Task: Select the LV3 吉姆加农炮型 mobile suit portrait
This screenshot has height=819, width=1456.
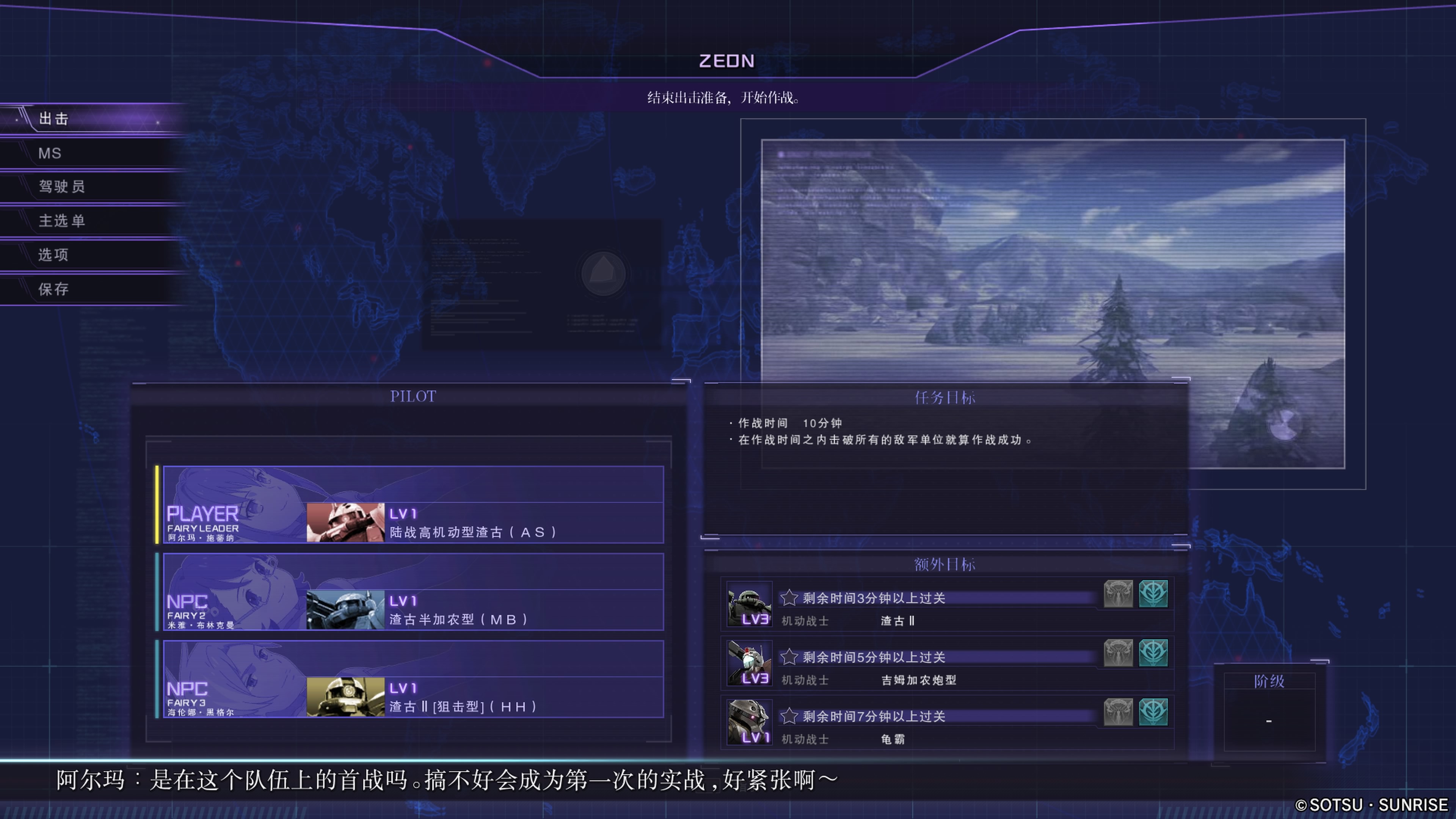Action: [749, 662]
